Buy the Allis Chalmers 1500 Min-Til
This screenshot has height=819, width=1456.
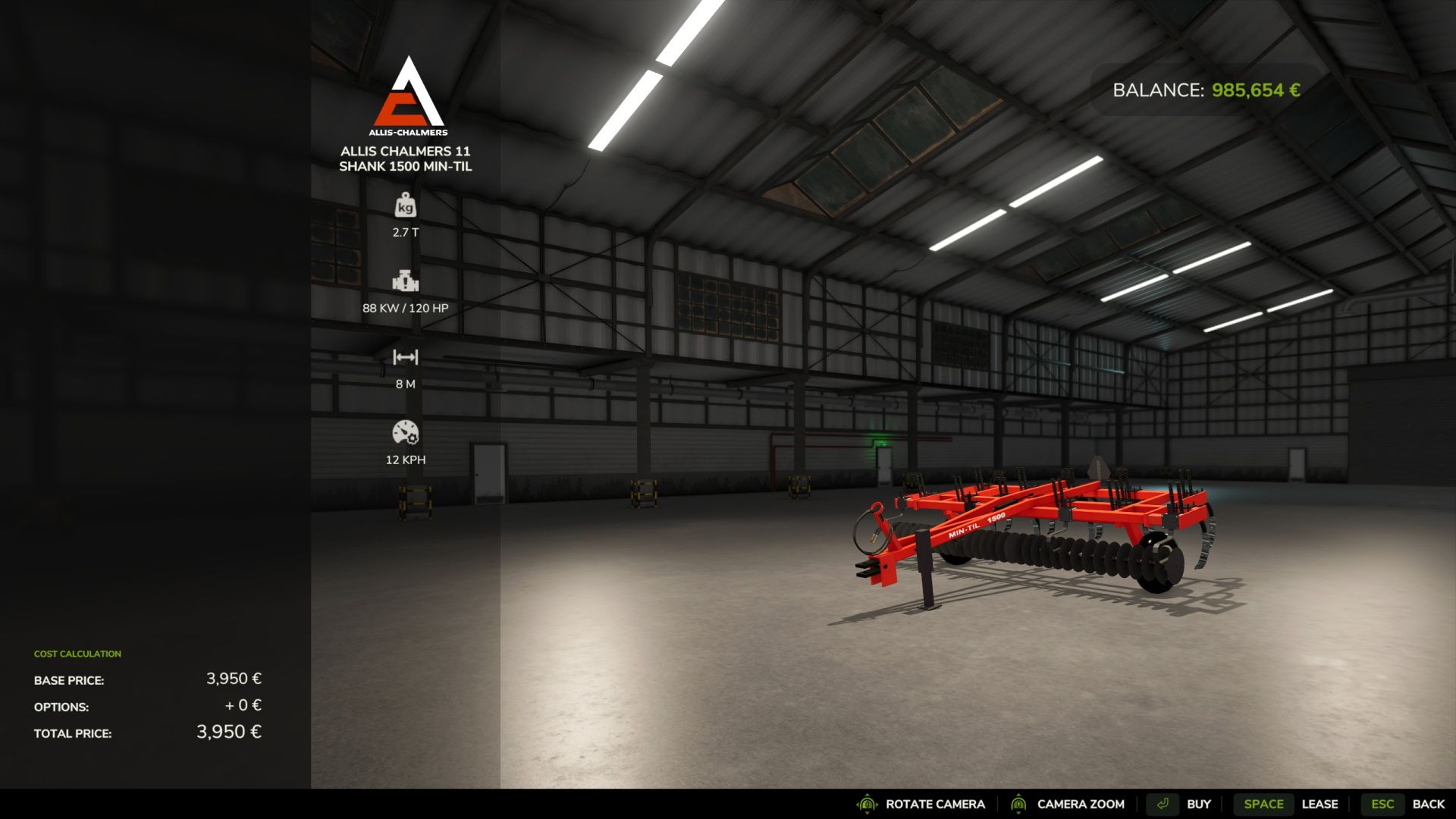point(1180,804)
